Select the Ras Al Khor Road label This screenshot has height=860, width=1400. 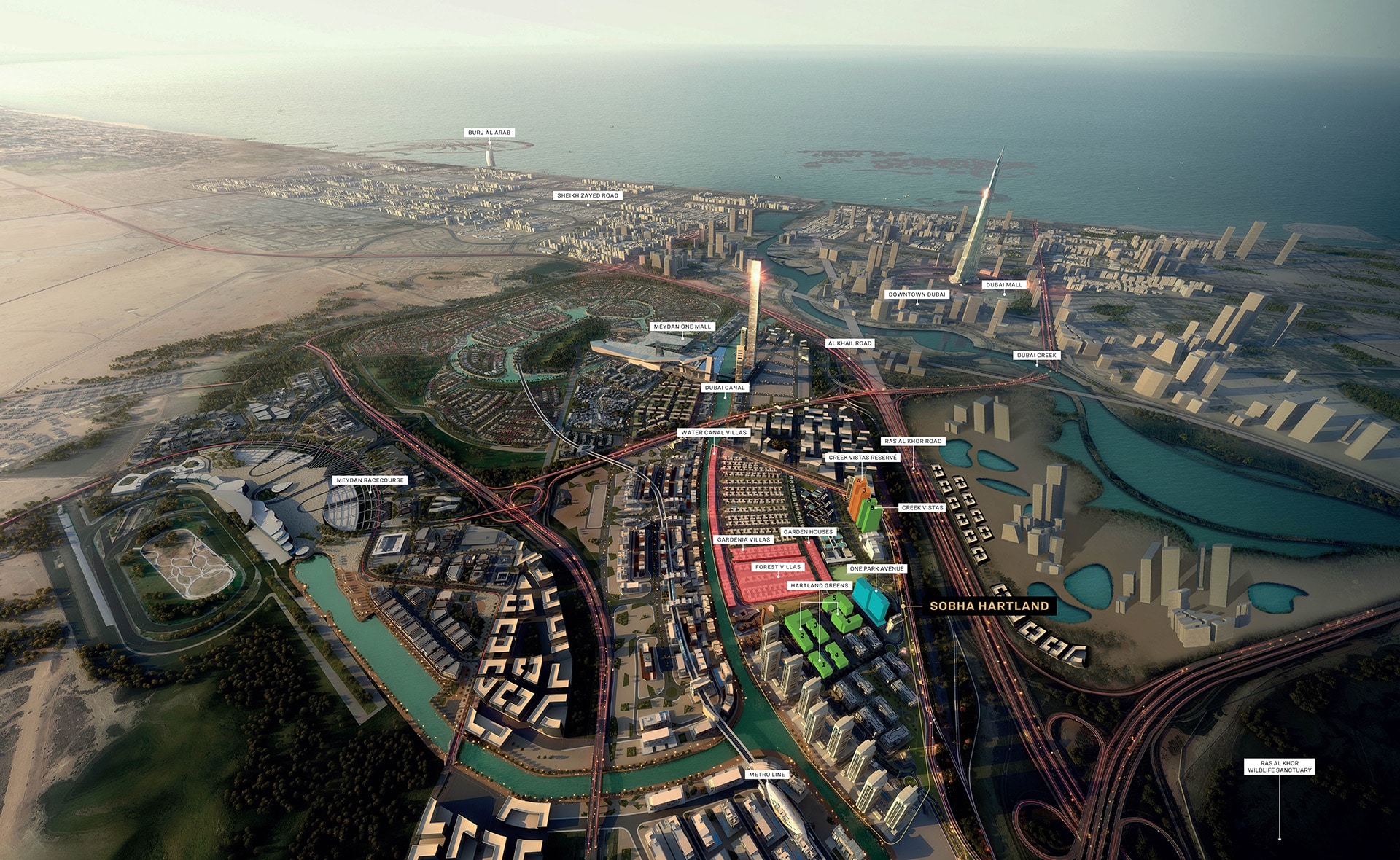coord(913,441)
